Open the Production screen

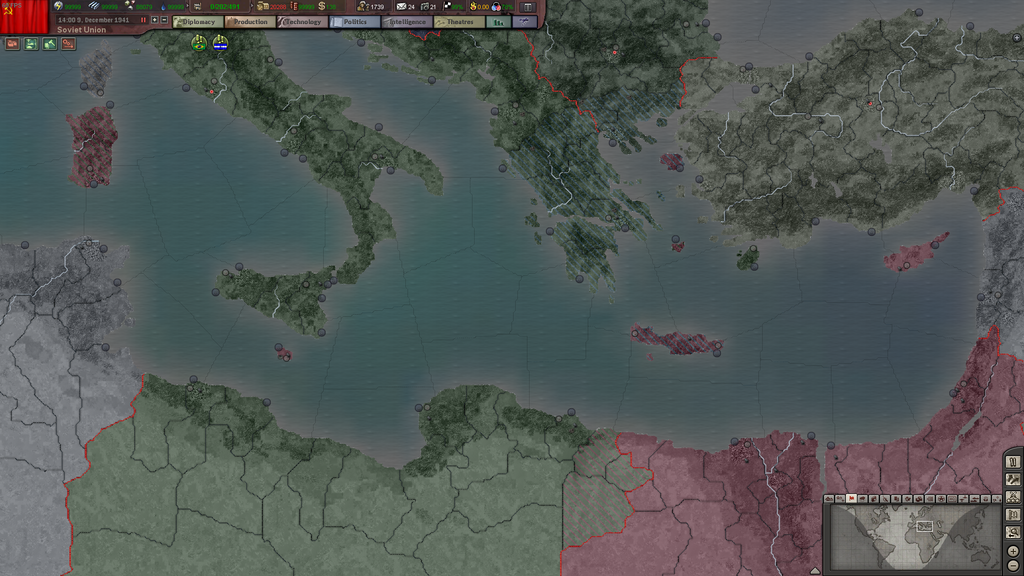tap(248, 21)
